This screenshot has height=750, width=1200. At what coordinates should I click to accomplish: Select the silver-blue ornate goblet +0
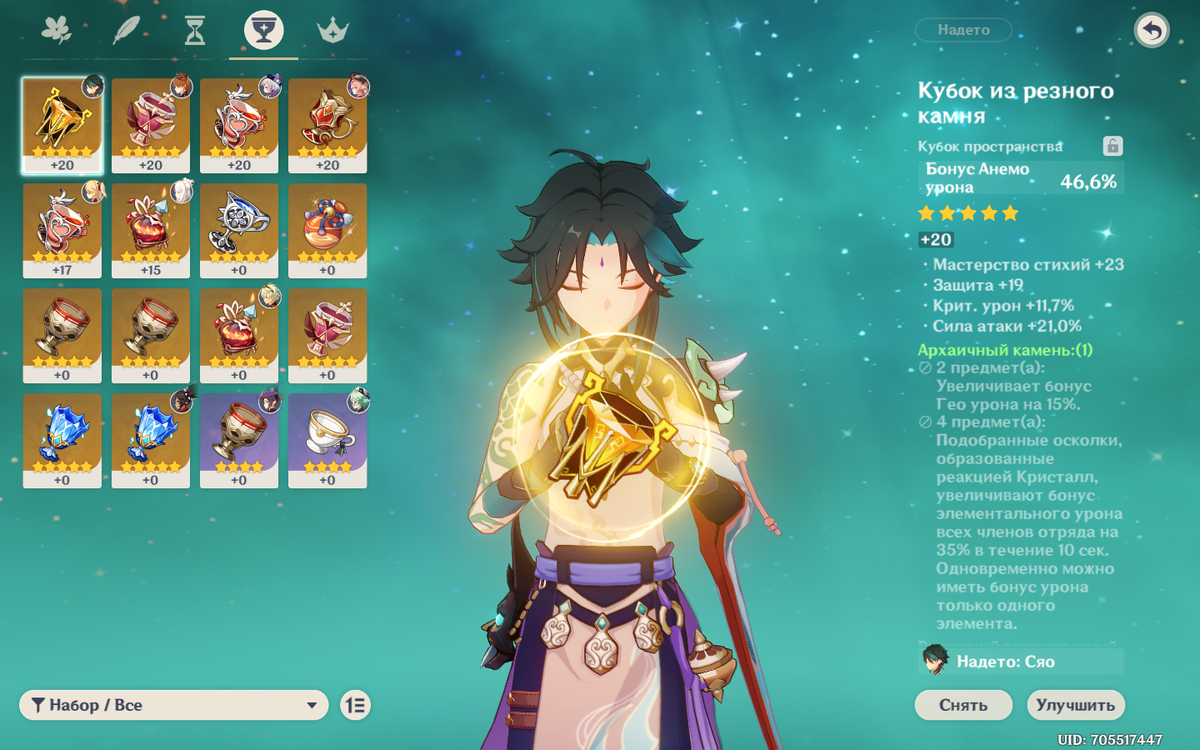pyautogui.click(x=239, y=230)
